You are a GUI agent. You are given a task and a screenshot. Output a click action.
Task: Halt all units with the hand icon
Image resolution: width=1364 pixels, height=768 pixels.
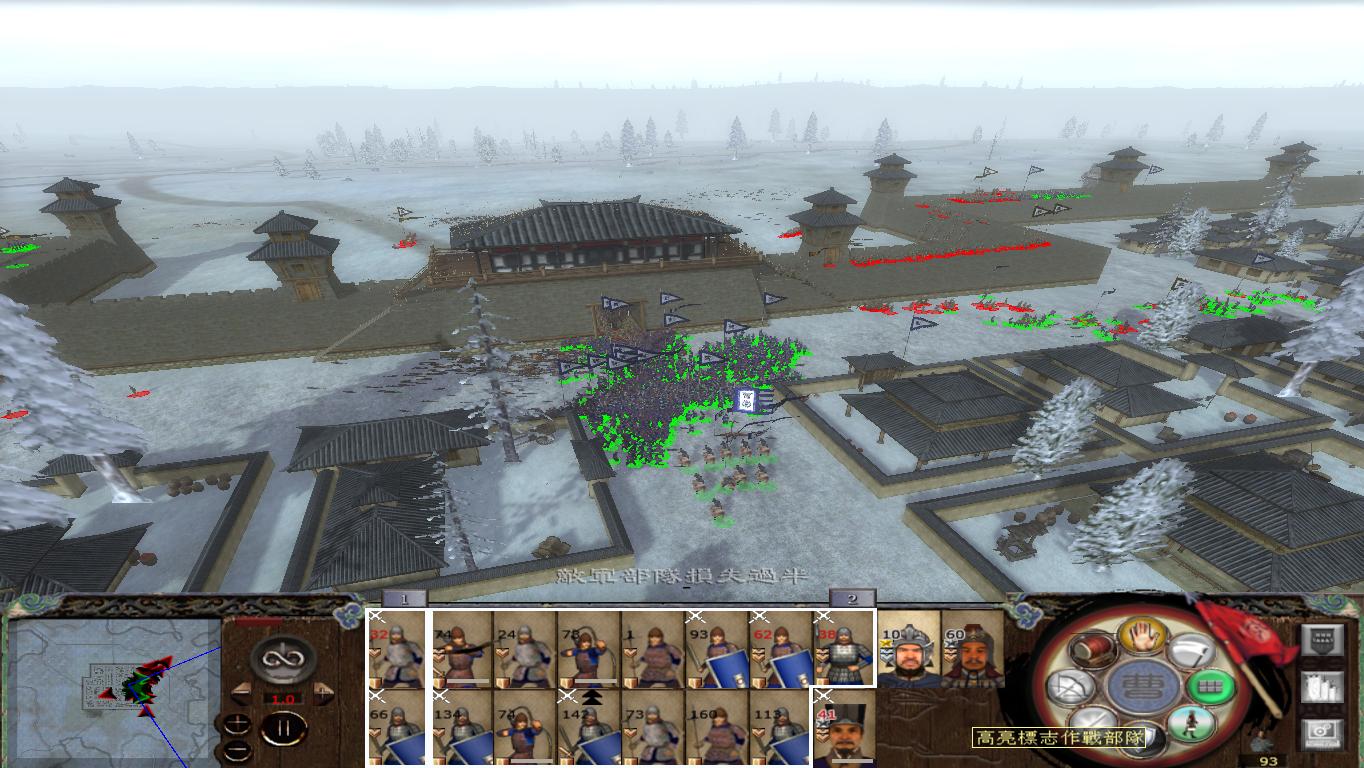tap(1142, 638)
